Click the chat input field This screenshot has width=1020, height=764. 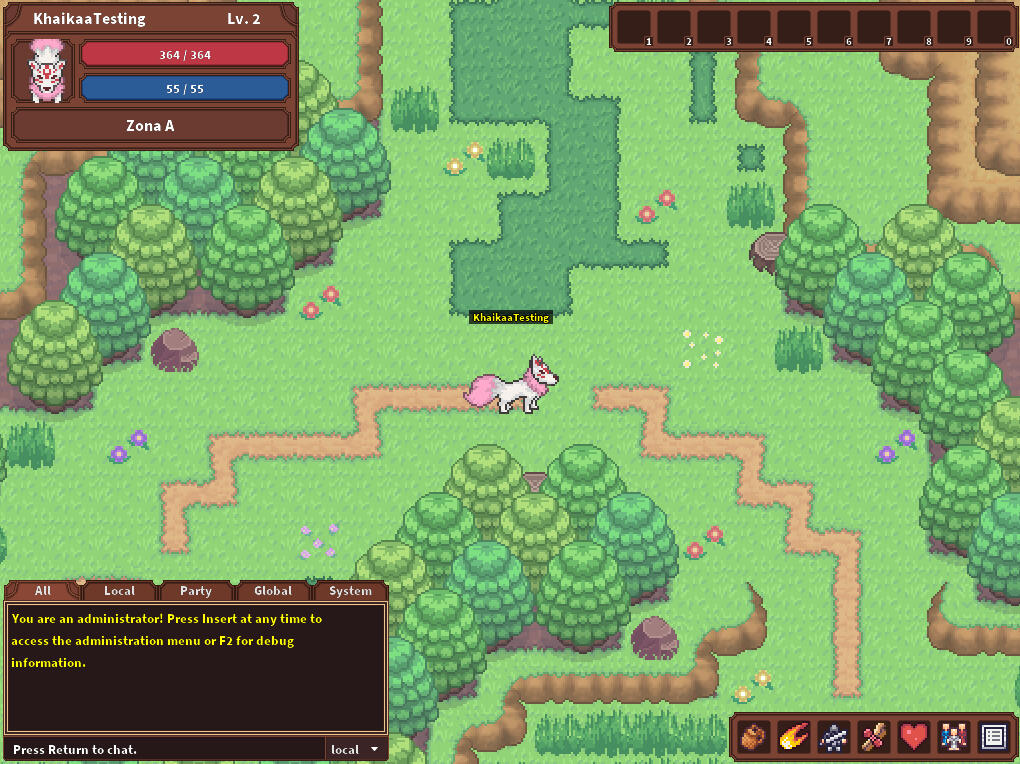coord(165,749)
